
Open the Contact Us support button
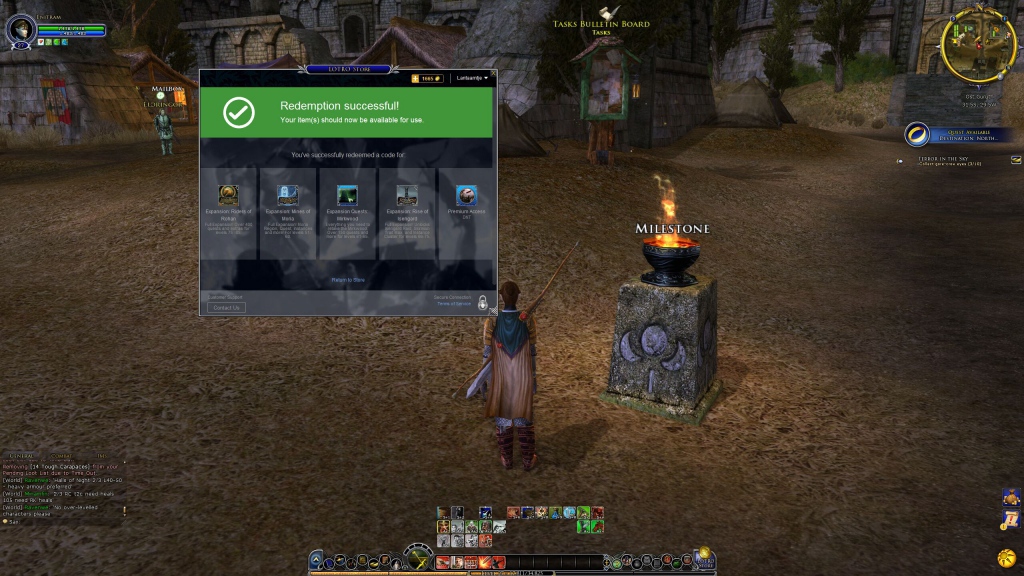226,307
